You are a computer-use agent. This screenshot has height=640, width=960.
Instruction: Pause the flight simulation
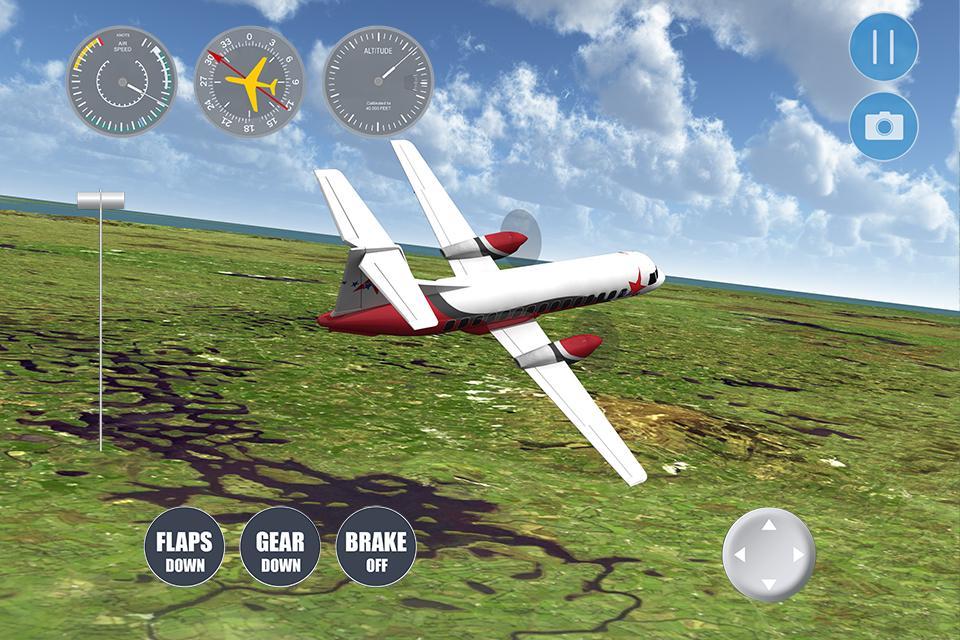coord(883,47)
